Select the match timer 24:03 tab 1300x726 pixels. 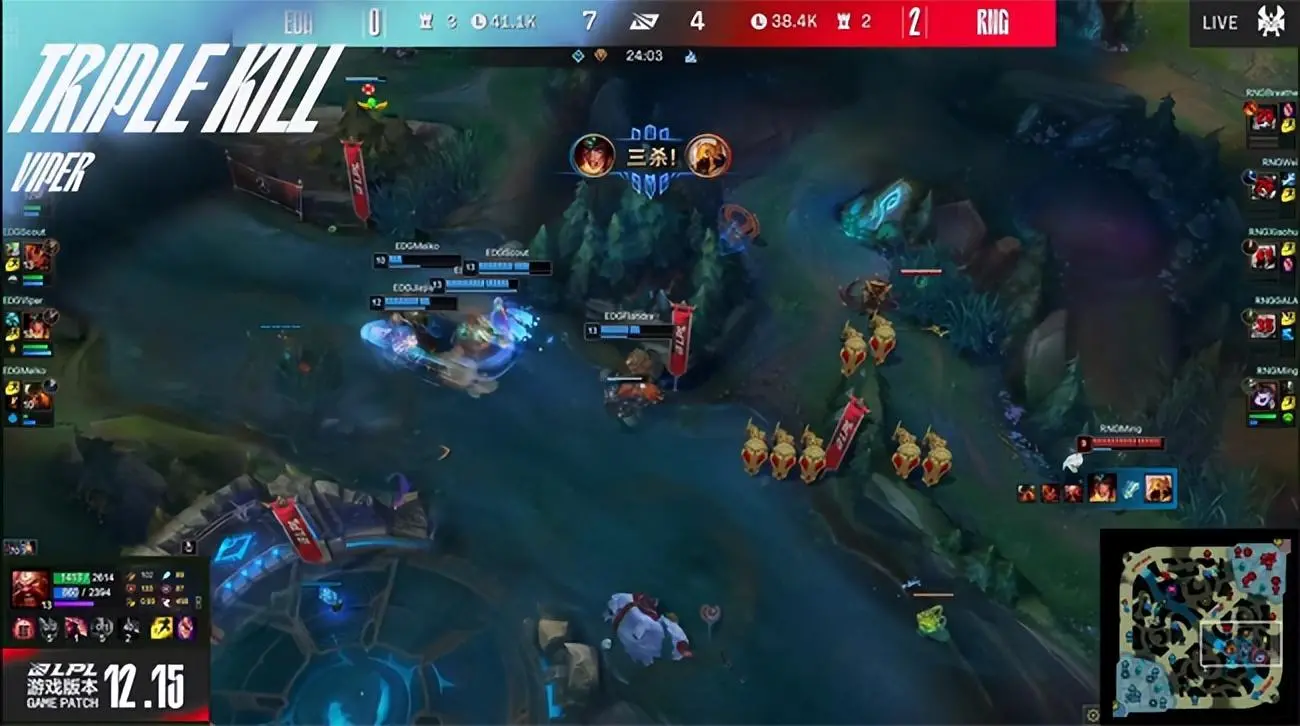click(645, 56)
